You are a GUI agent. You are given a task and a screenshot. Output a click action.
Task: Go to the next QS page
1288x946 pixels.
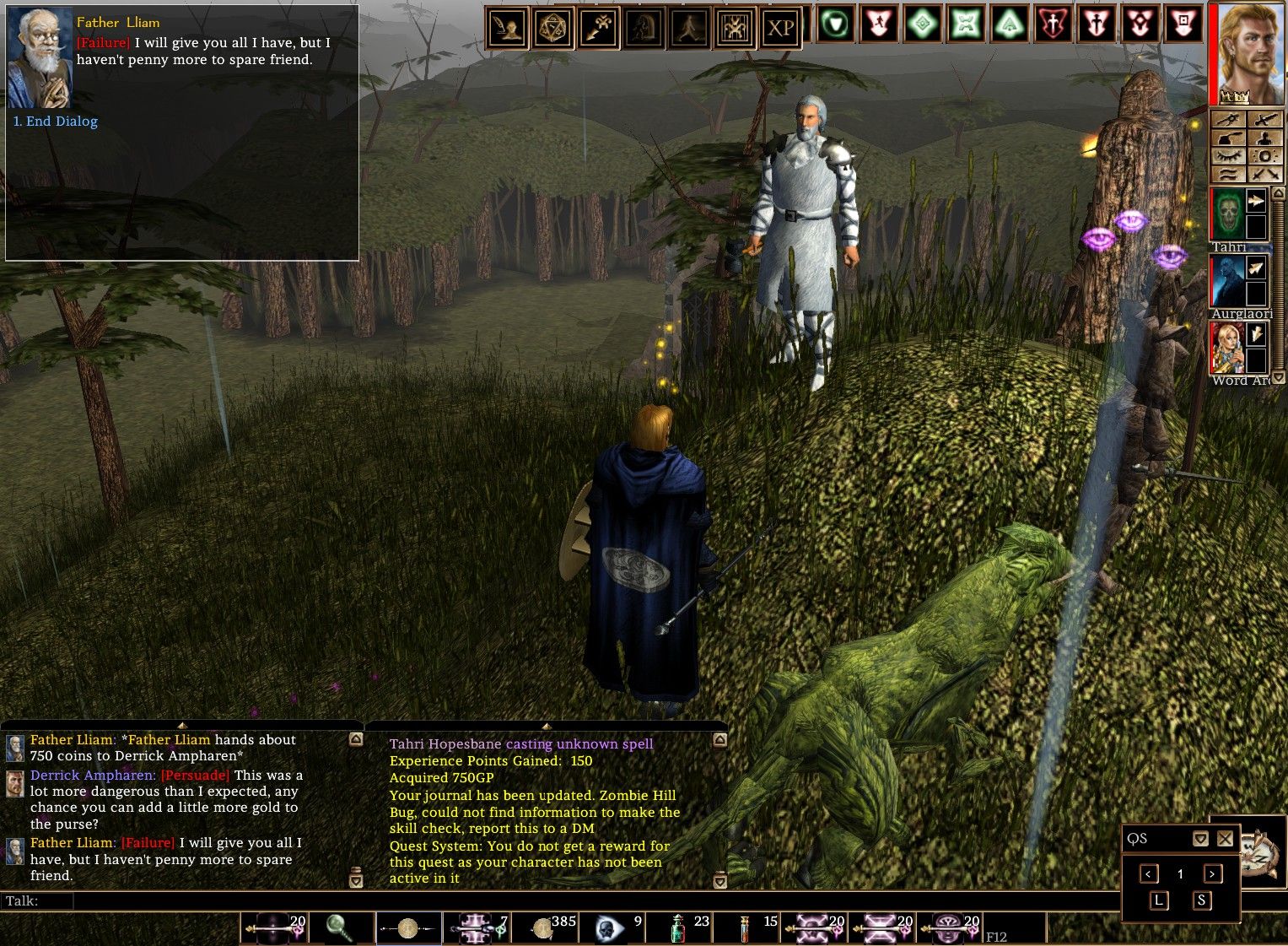[x=1212, y=874]
